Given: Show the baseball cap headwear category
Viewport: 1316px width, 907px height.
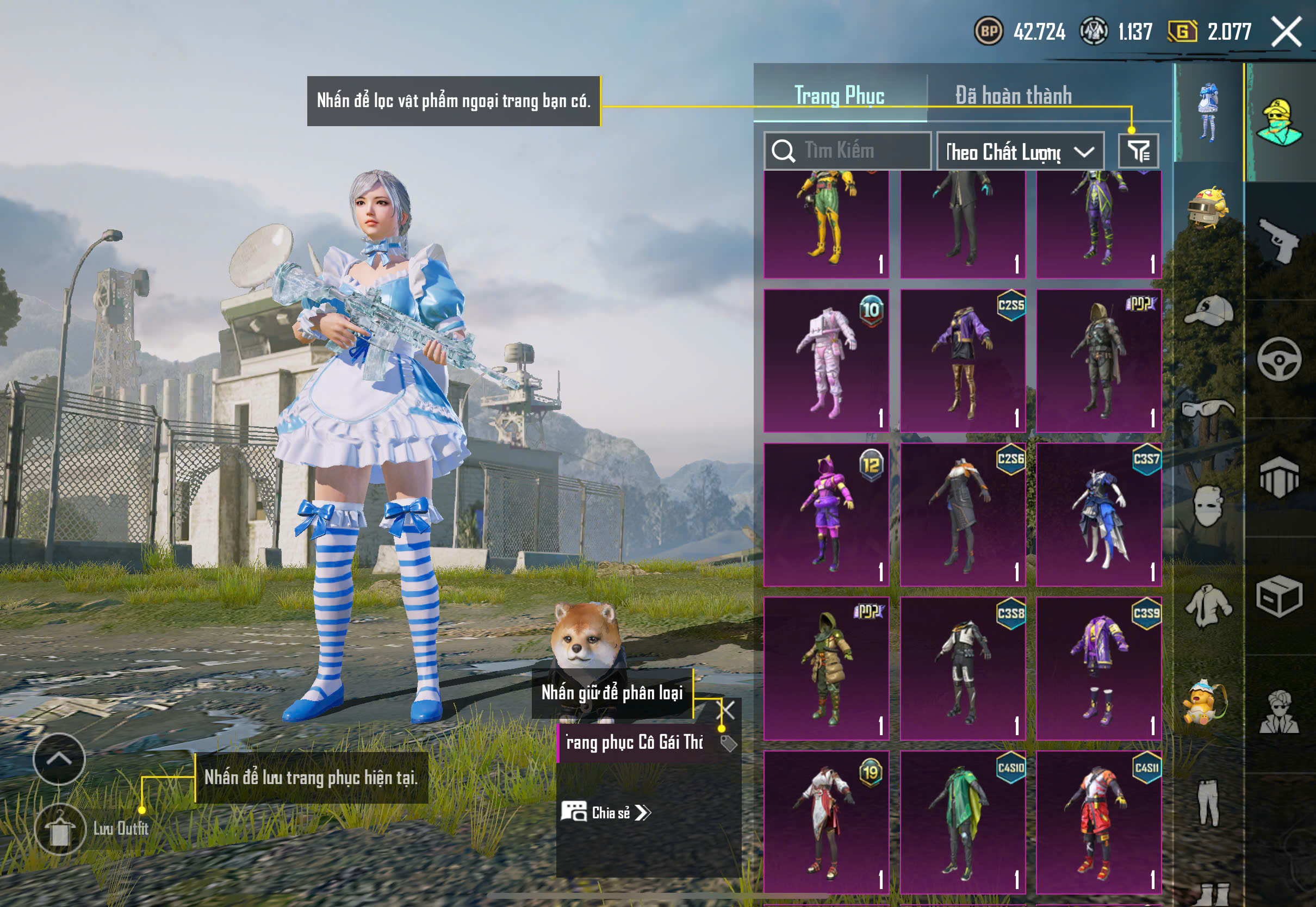Looking at the screenshot, I should pyautogui.click(x=1208, y=310).
